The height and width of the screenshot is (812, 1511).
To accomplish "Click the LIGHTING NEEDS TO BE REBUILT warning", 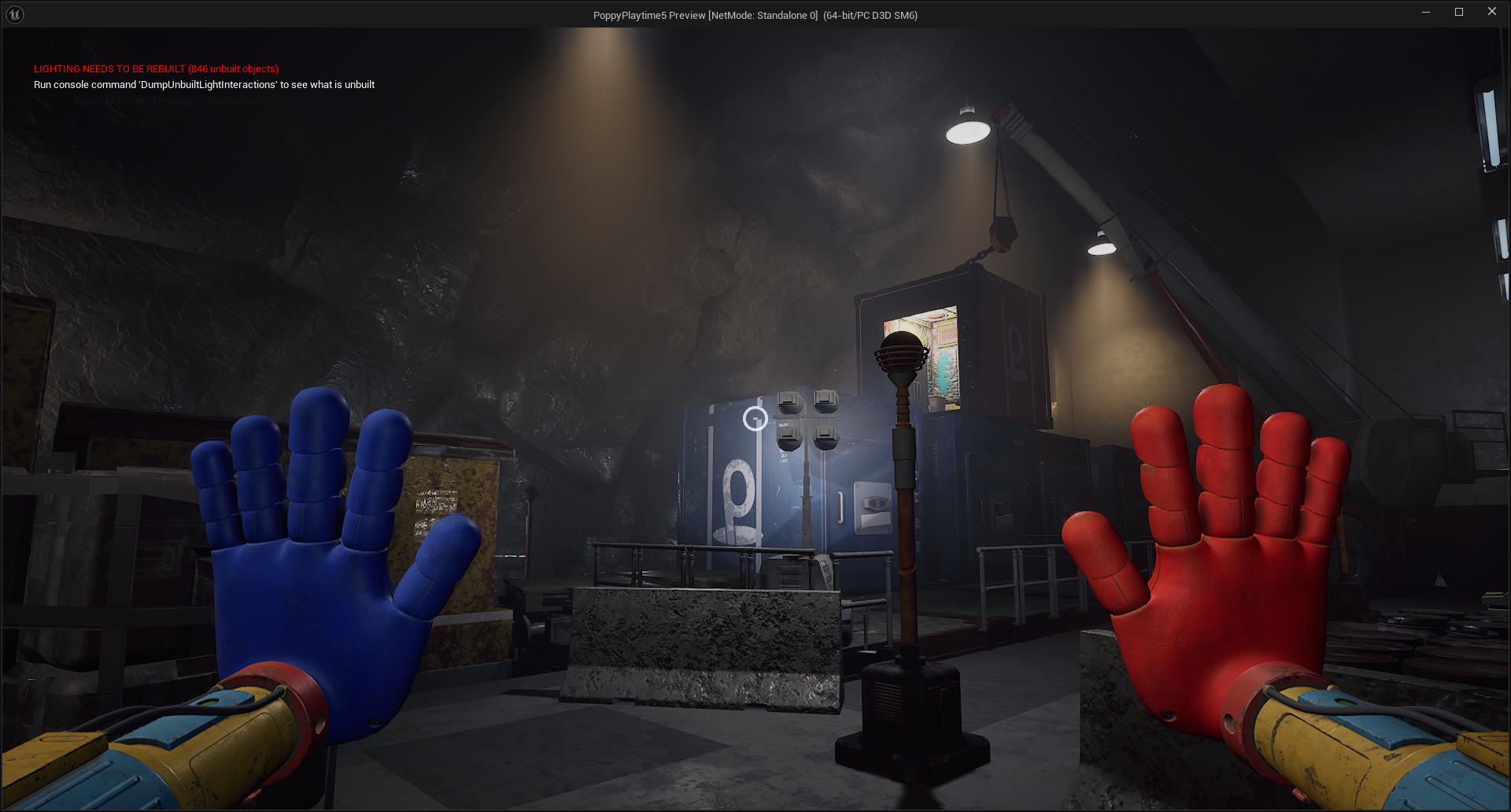I will (154, 68).
